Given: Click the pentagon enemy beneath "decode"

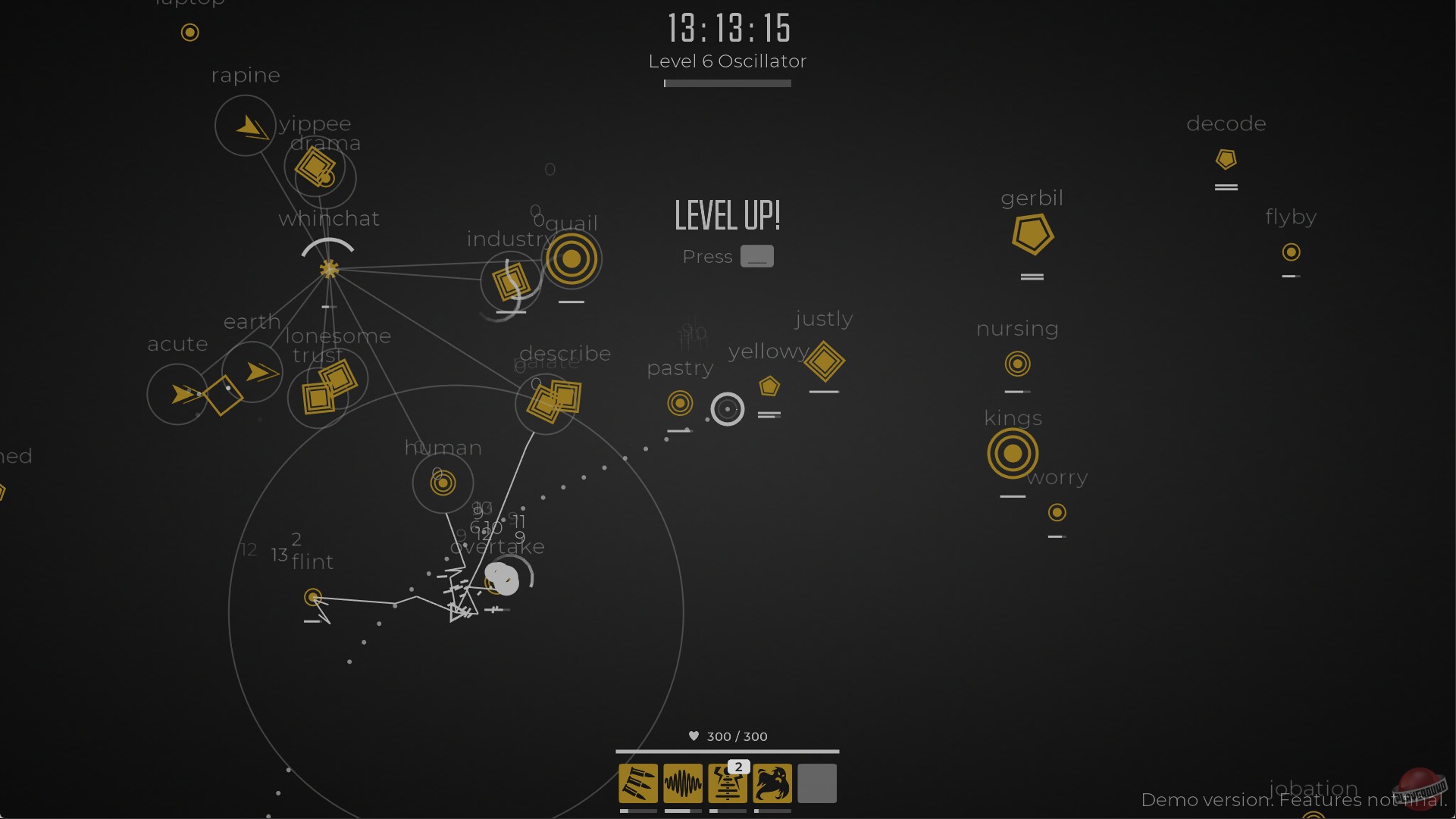Looking at the screenshot, I should [1226, 159].
